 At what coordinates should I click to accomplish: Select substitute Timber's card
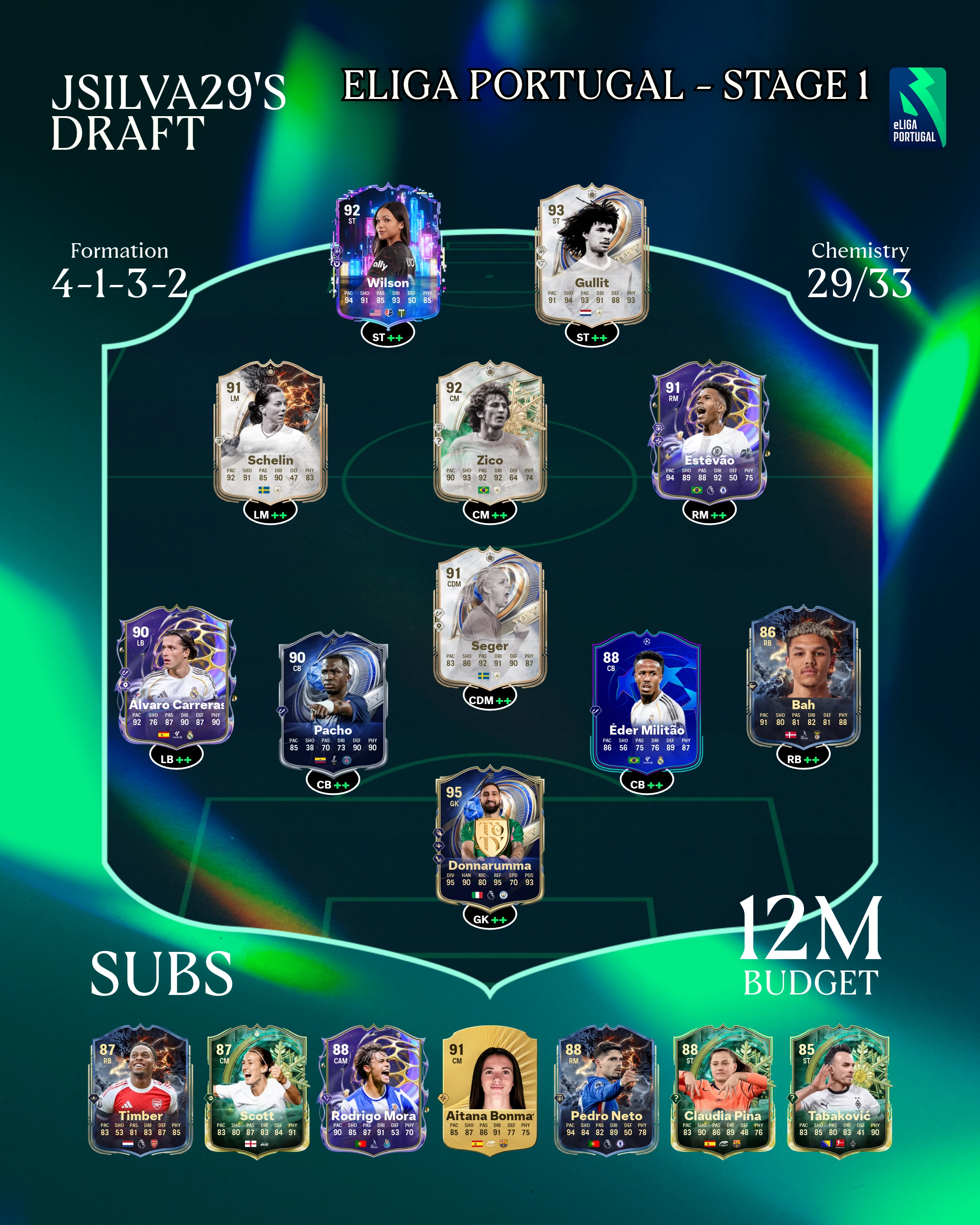[140, 1090]
